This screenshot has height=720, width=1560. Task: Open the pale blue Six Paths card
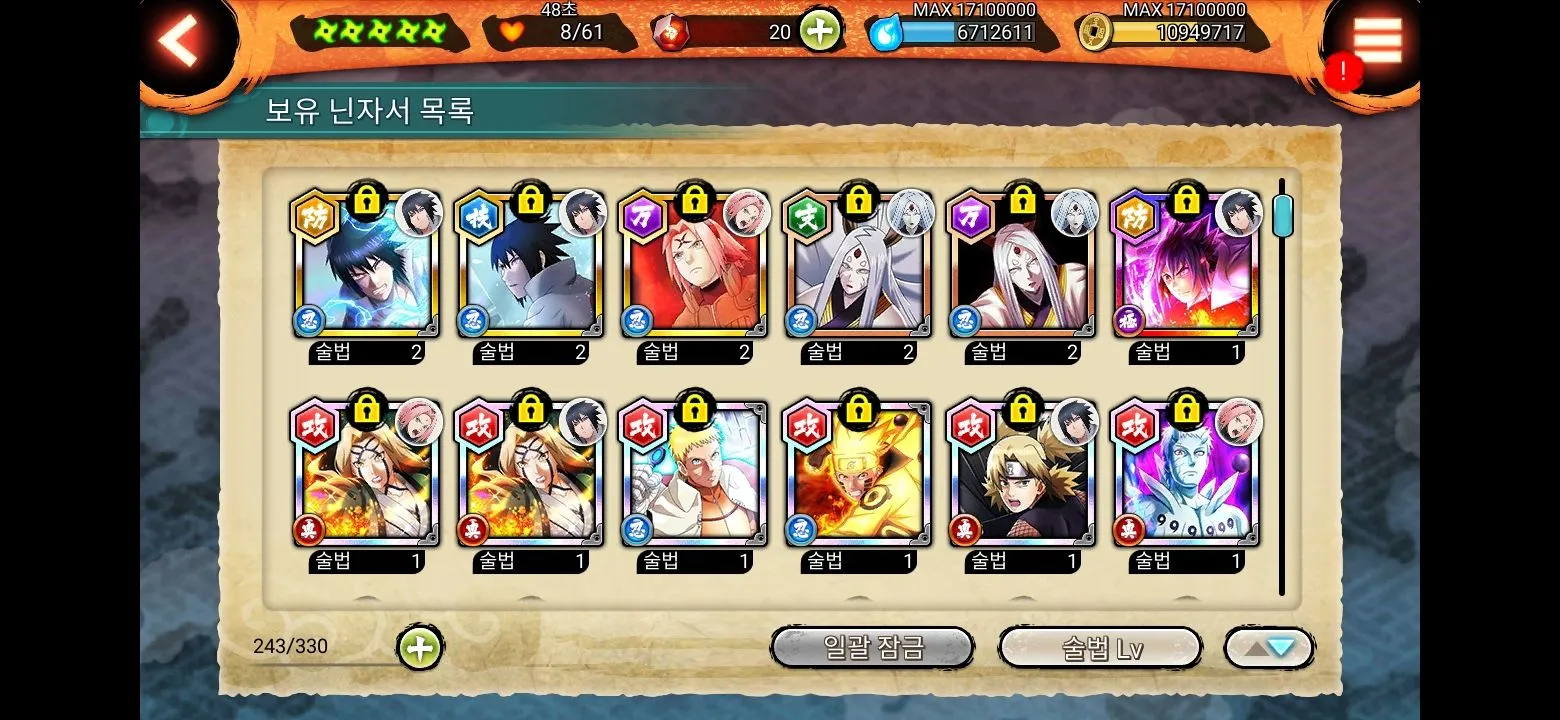tap(1186, 476)
